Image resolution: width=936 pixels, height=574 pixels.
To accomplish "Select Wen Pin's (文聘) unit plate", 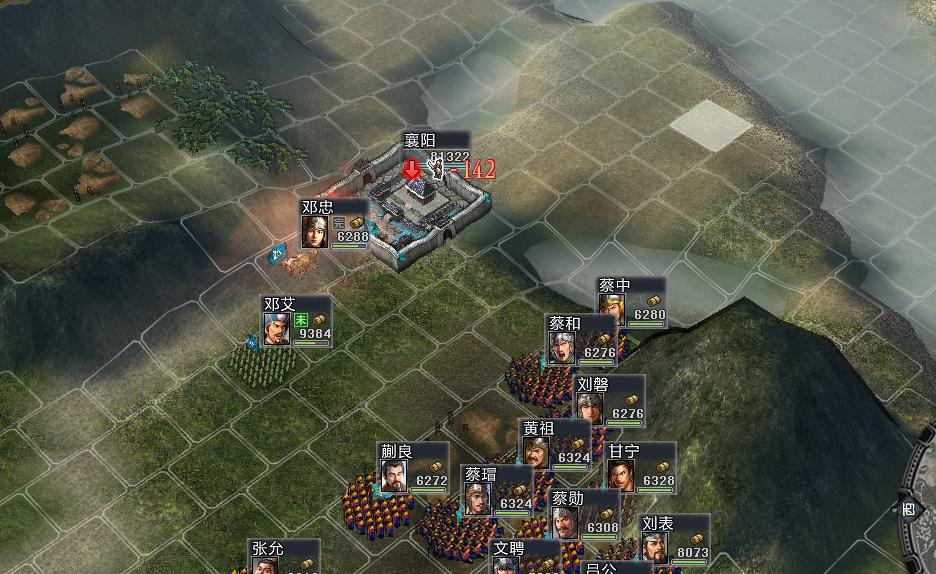I will pos(525,556).
